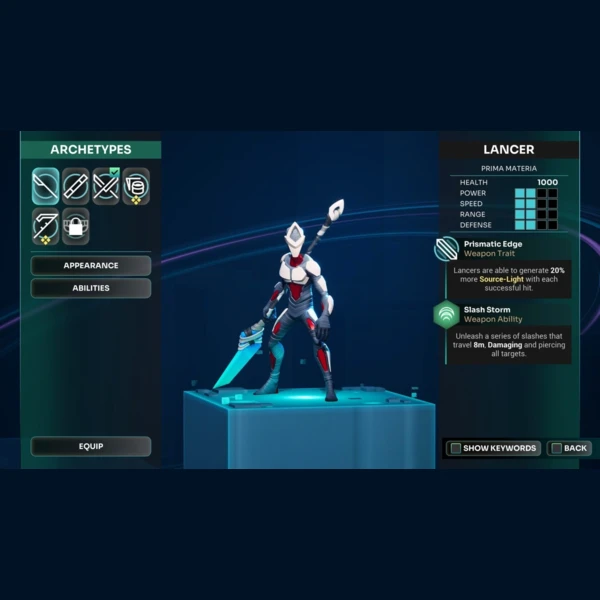Image resolution: width=600 pixels, height=600 pixels.
Task: Go back with the Back button
Action: [x=569, y=448]
